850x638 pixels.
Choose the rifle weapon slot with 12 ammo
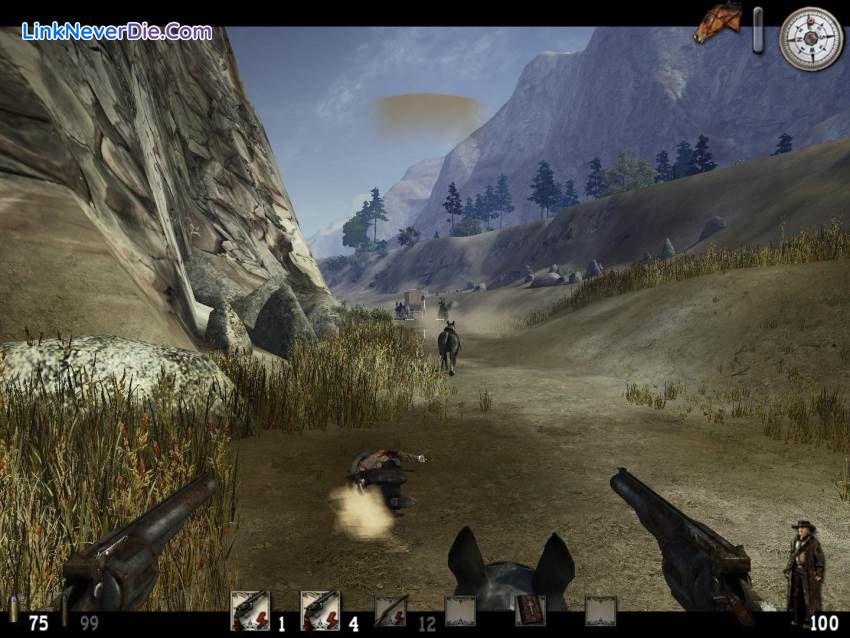(x=390, y=610)
